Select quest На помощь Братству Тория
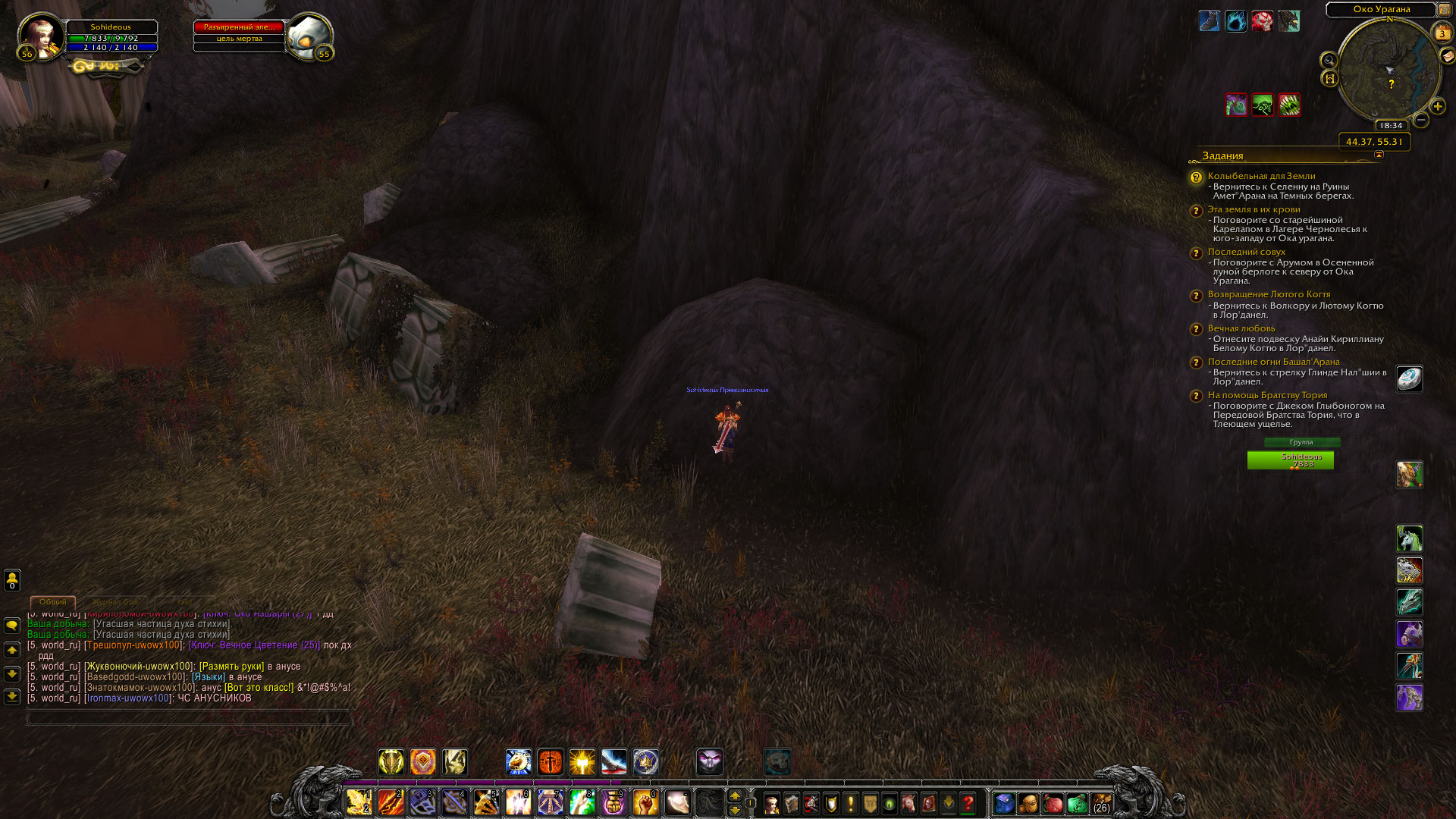The width and height of the screenshot is (1456, 819). pyautogui.click(x=1267, y=395)
